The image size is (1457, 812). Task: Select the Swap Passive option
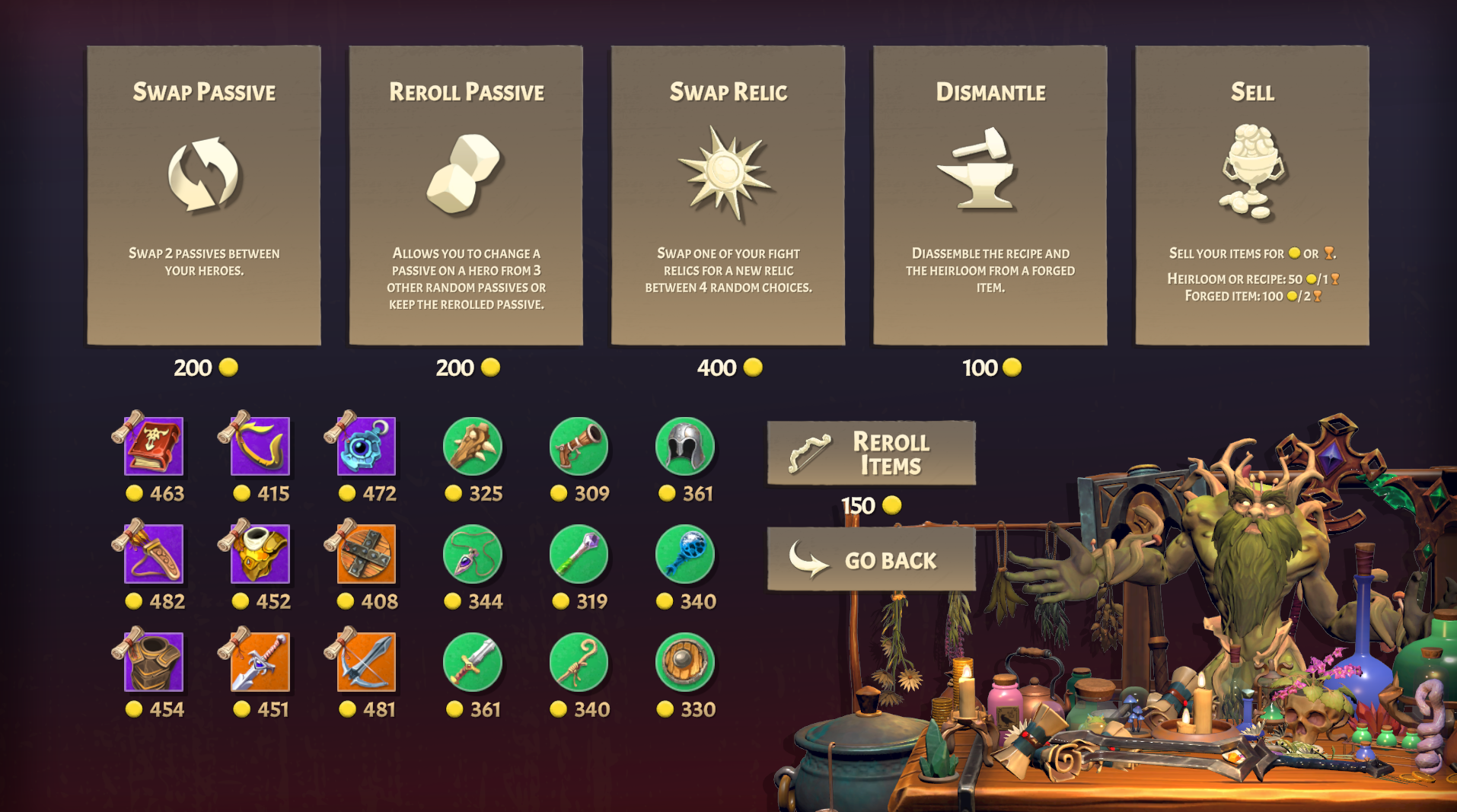click(203, 194)
